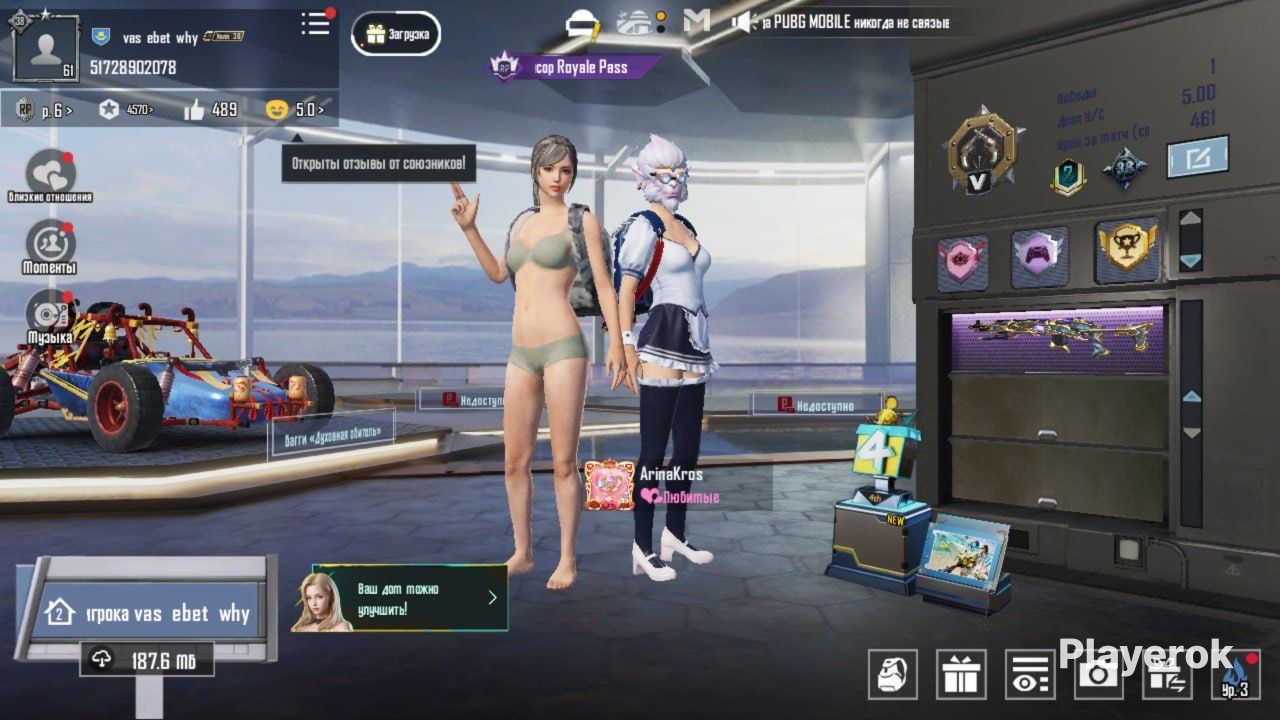Screen dimensions: 1280x720
Task: Open the gift box icon
Action: click(961, 674)
